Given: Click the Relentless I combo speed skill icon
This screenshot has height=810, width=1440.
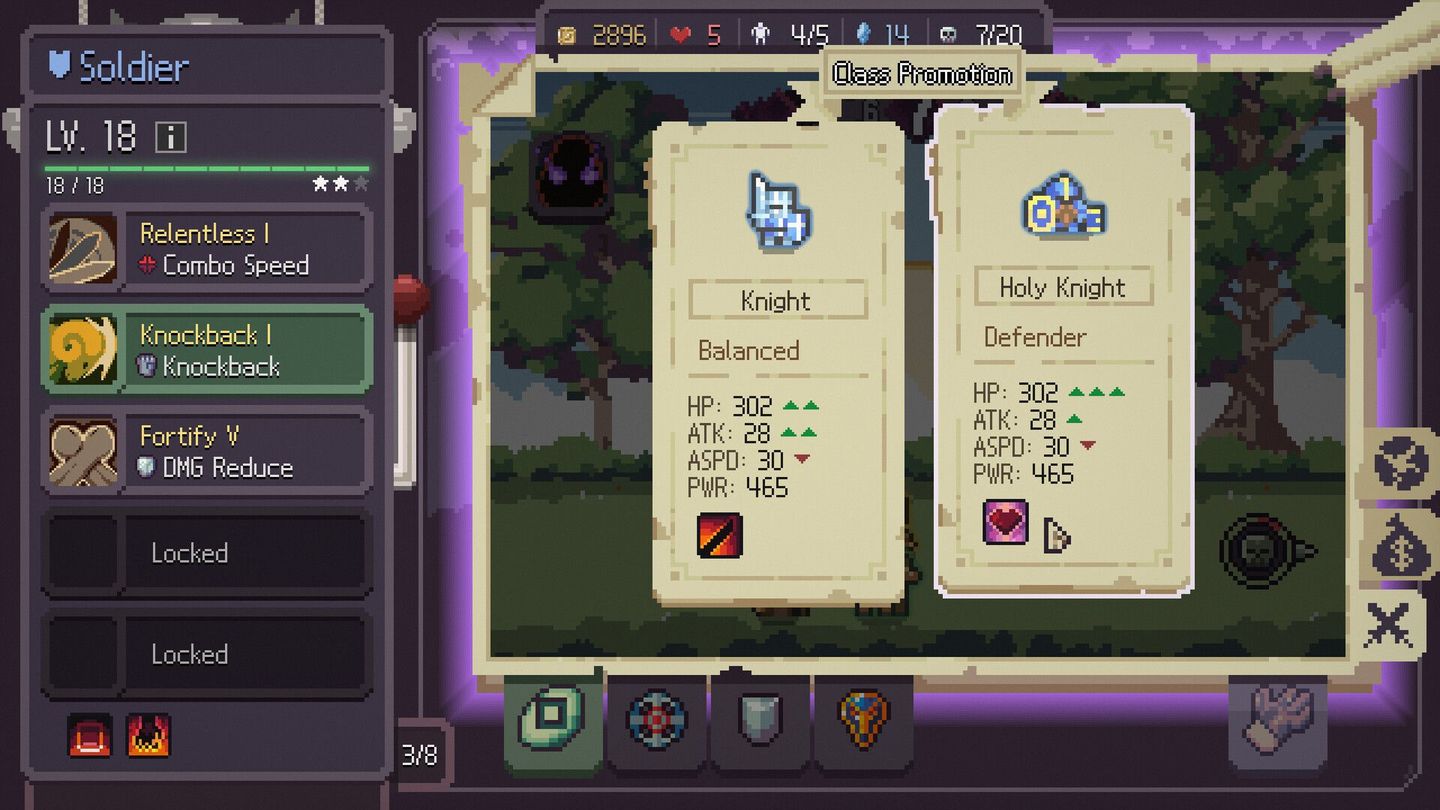Looking at the screenshot, I should [x=83, y=249].
